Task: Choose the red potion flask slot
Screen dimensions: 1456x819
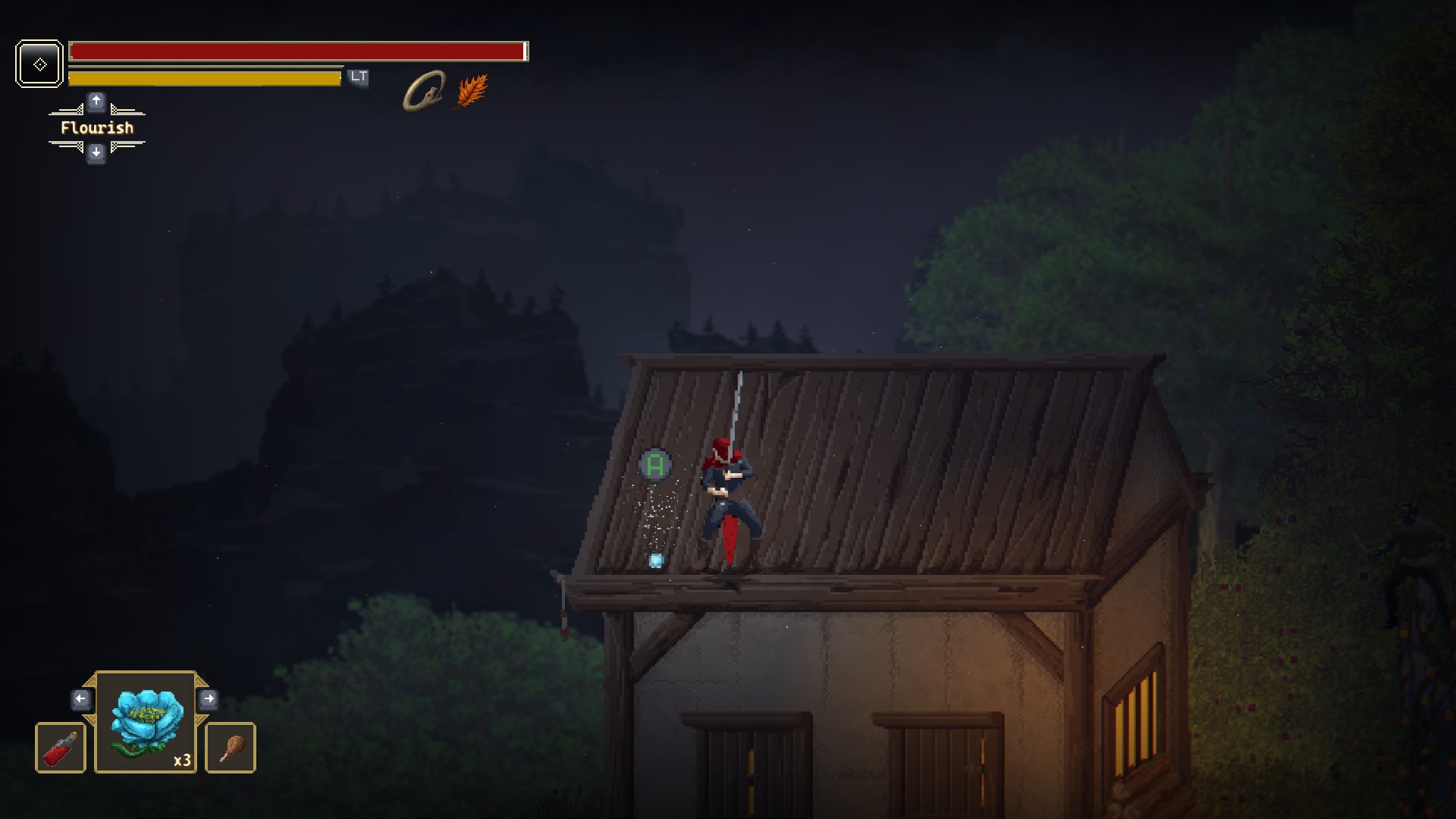Action: coord(61,748)
